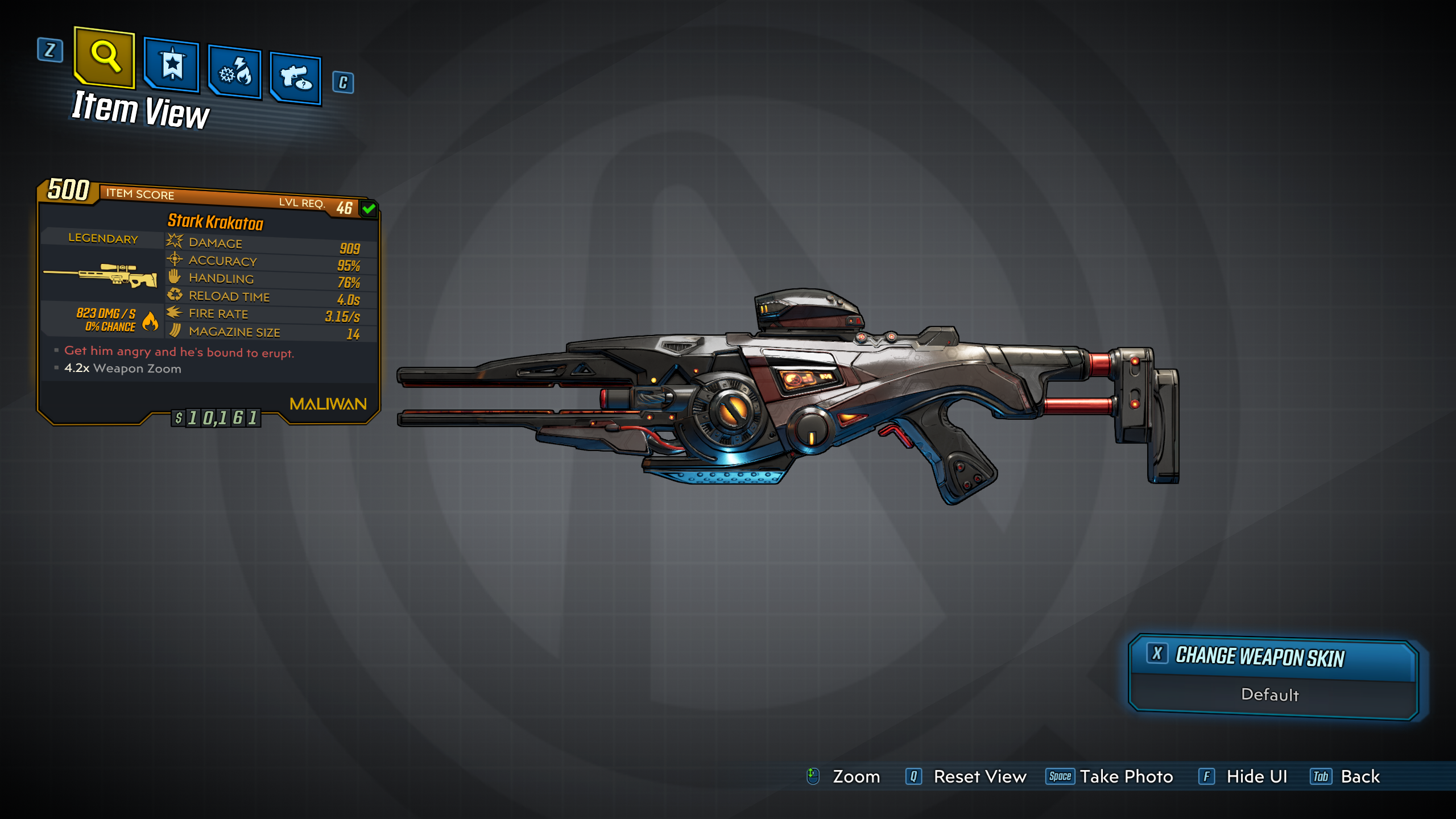Hide the UI via Hide UI

[1243, 776]
